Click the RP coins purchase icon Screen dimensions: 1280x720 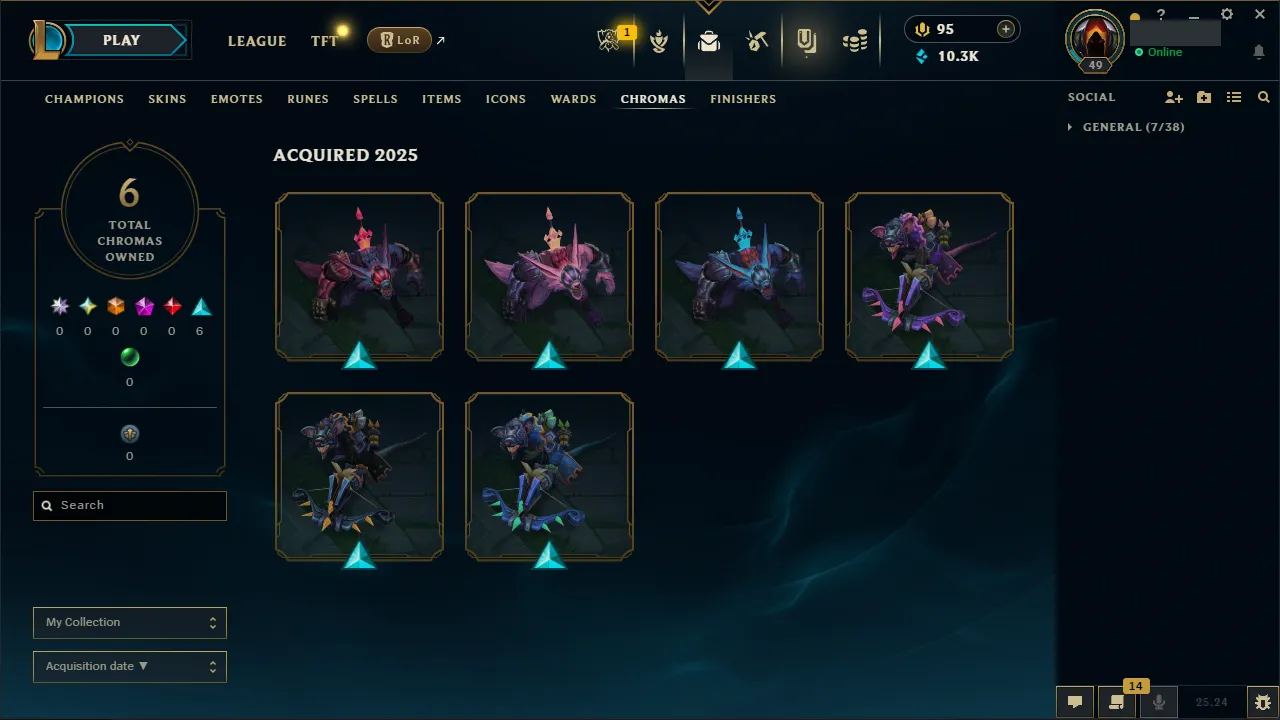pyautogui.click(x=1004, y=29)
